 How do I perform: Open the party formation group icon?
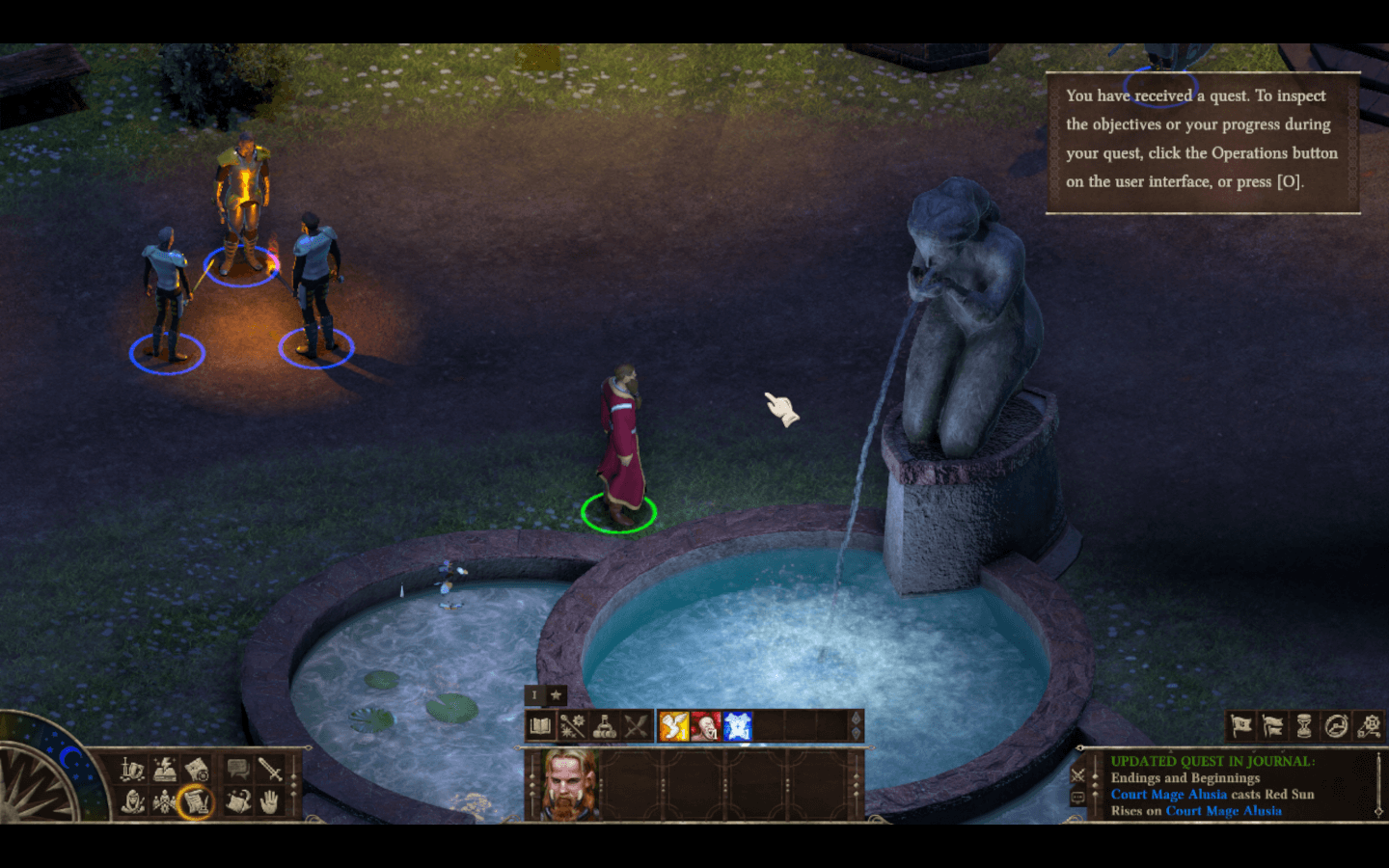pyautogui.click(x=165, y=800)
